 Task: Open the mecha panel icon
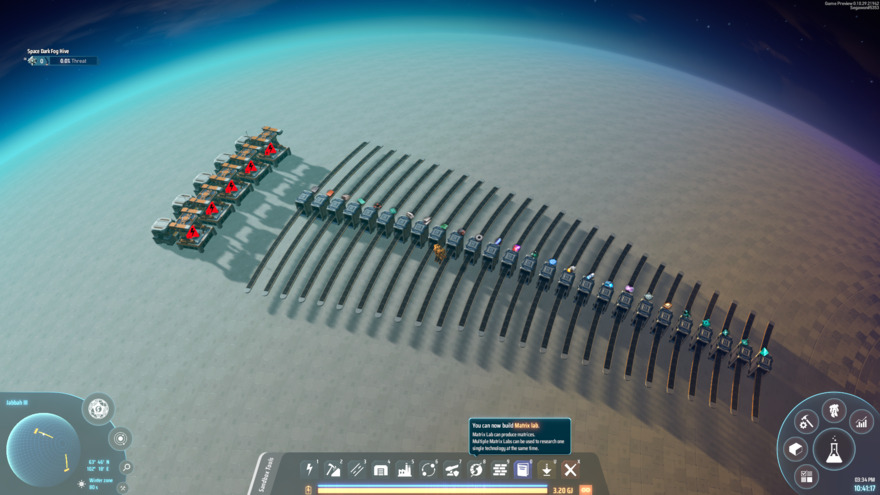click(833, 410)
